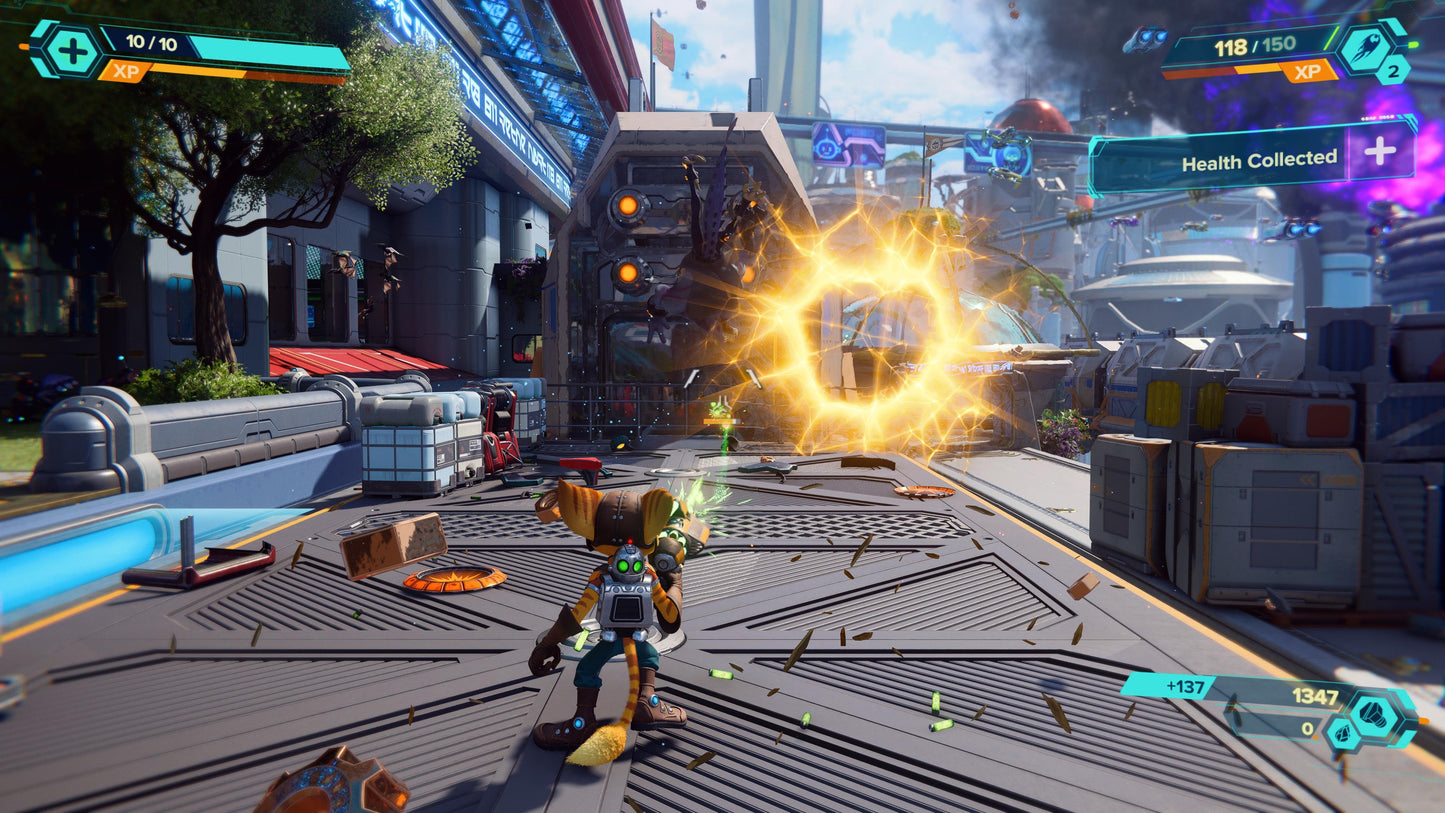The height and width of the screenshot is (813, 1445).
Task: Click the Raritanium icon showing 0
Action: pyautogui.click(x=1342, y=735)
